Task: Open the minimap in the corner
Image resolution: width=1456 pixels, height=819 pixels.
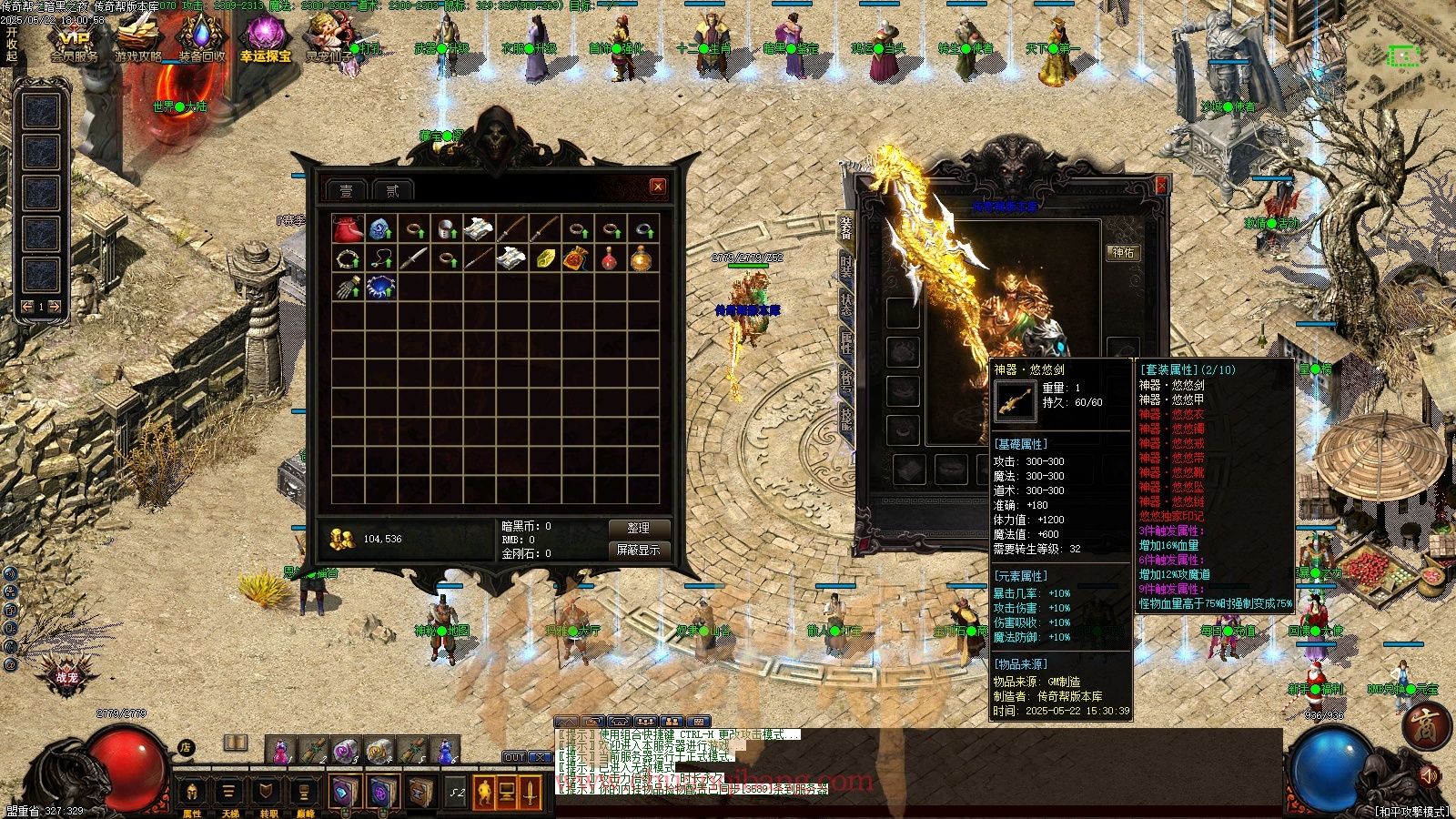Action: click(x=1403, y=56)
